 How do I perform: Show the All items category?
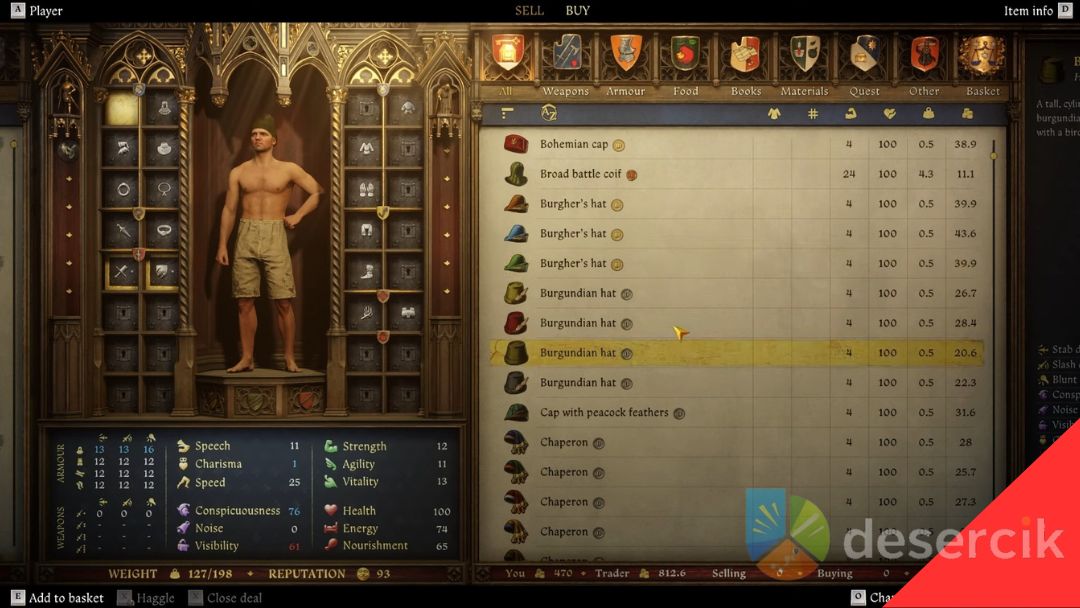[x=508, y=58]
